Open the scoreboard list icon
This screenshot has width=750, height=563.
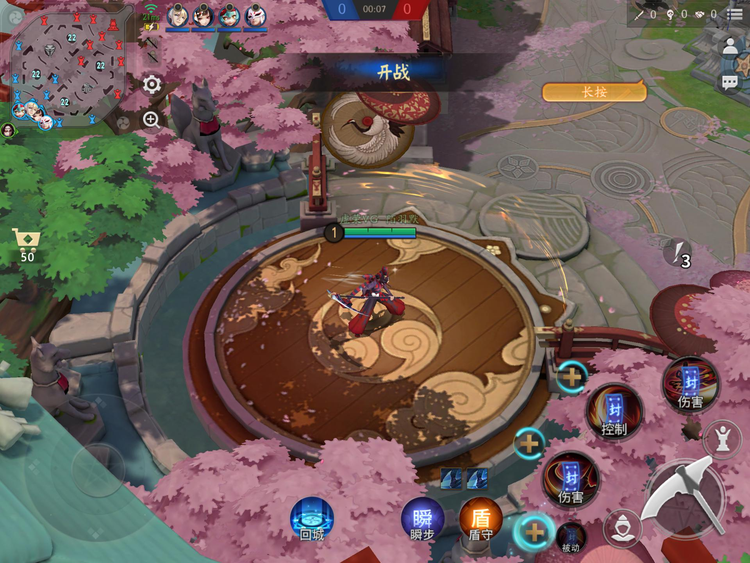click(x=735, y=14)
